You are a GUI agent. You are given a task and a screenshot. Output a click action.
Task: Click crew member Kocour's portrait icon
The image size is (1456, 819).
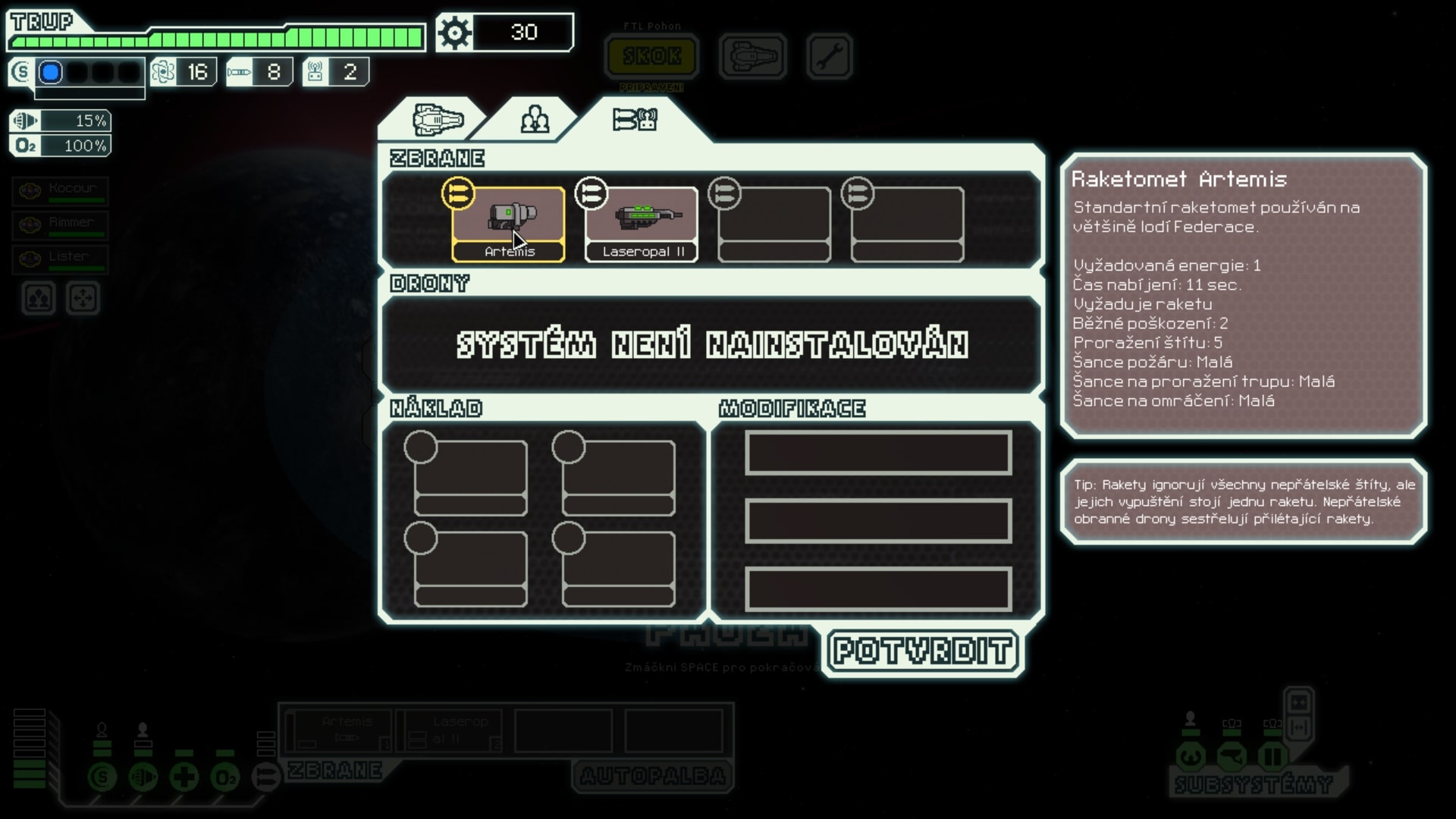pos(29,191)
